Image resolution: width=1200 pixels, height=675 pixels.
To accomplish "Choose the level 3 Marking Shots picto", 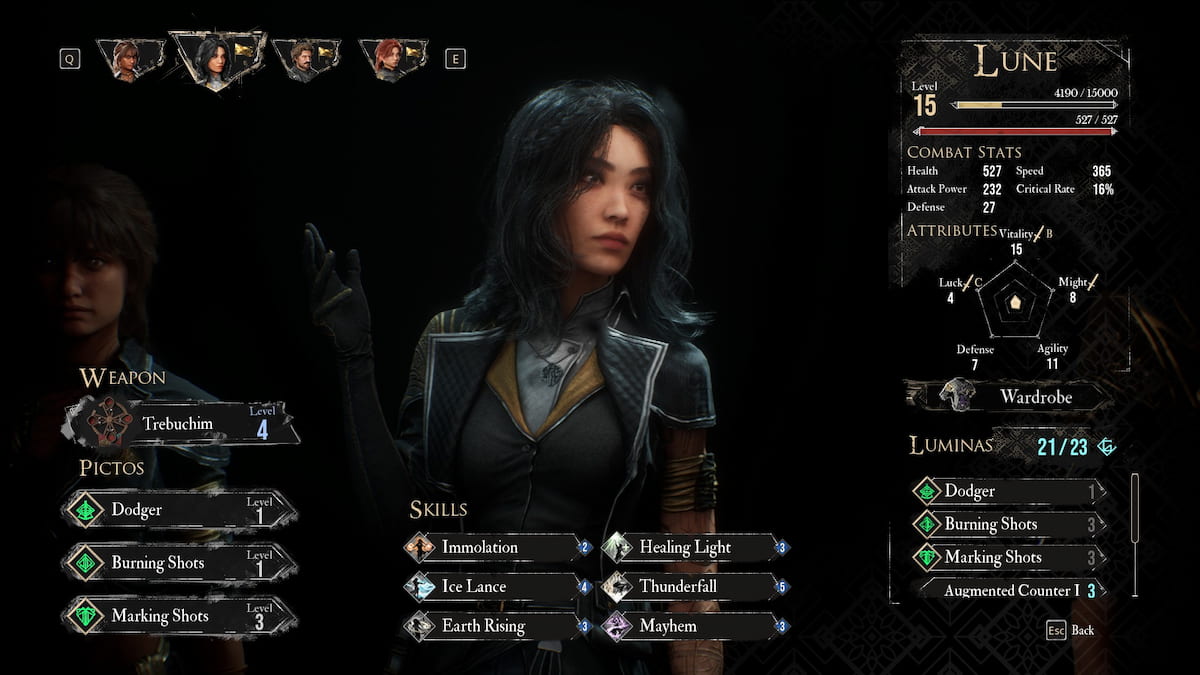I will [180, 616].
